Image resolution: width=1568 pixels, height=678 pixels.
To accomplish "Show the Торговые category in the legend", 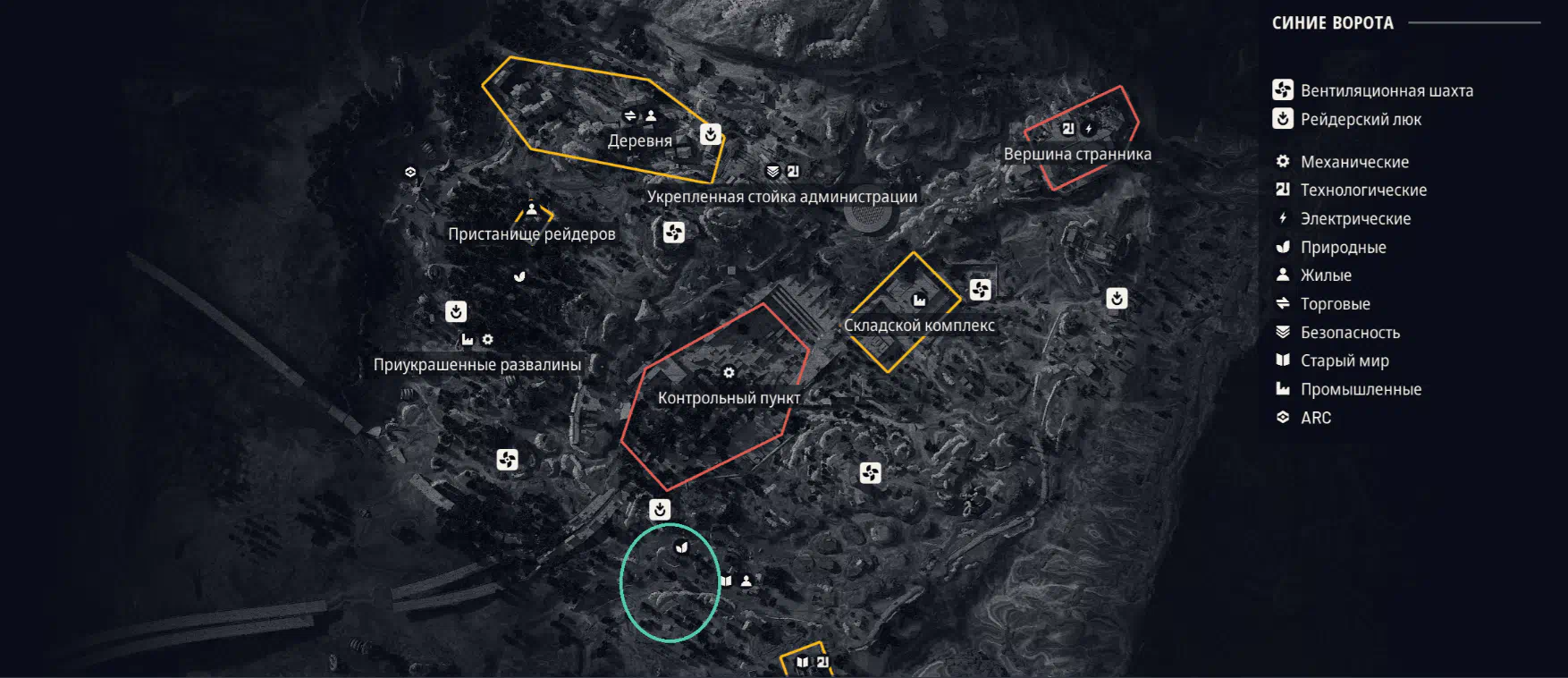I will tap(1334, 304).
